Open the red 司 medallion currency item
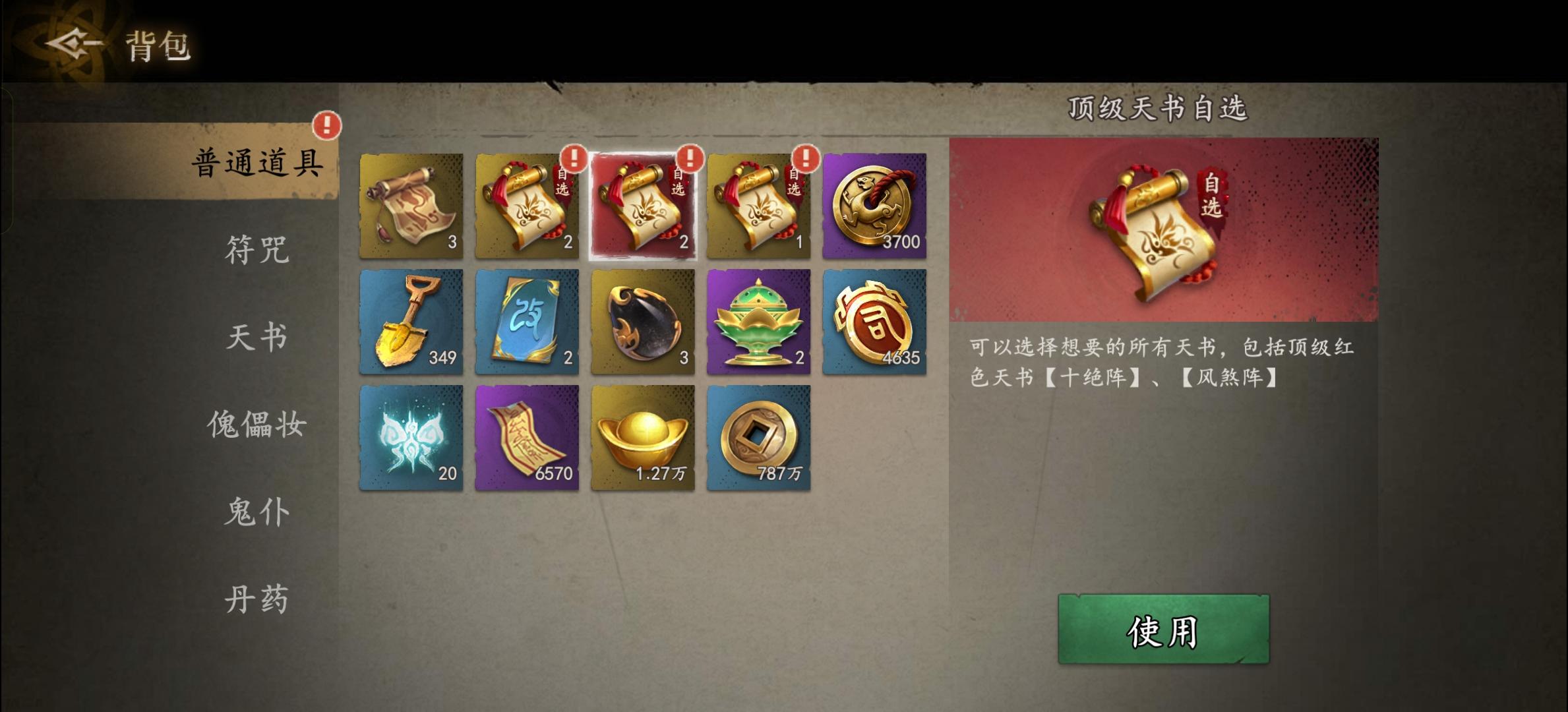 pos(875,322)
